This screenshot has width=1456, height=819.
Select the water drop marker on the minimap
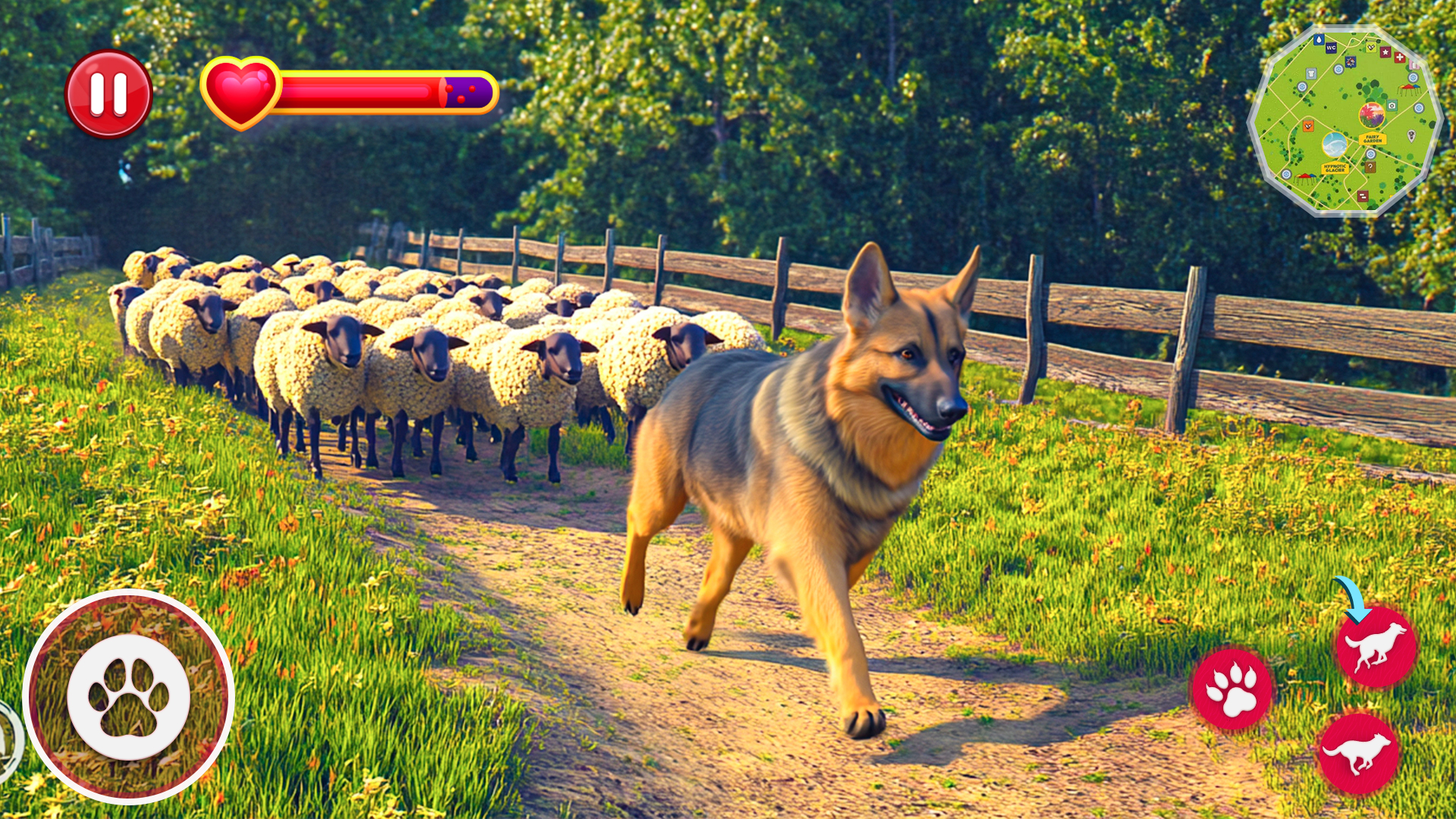click(1319, 39)
